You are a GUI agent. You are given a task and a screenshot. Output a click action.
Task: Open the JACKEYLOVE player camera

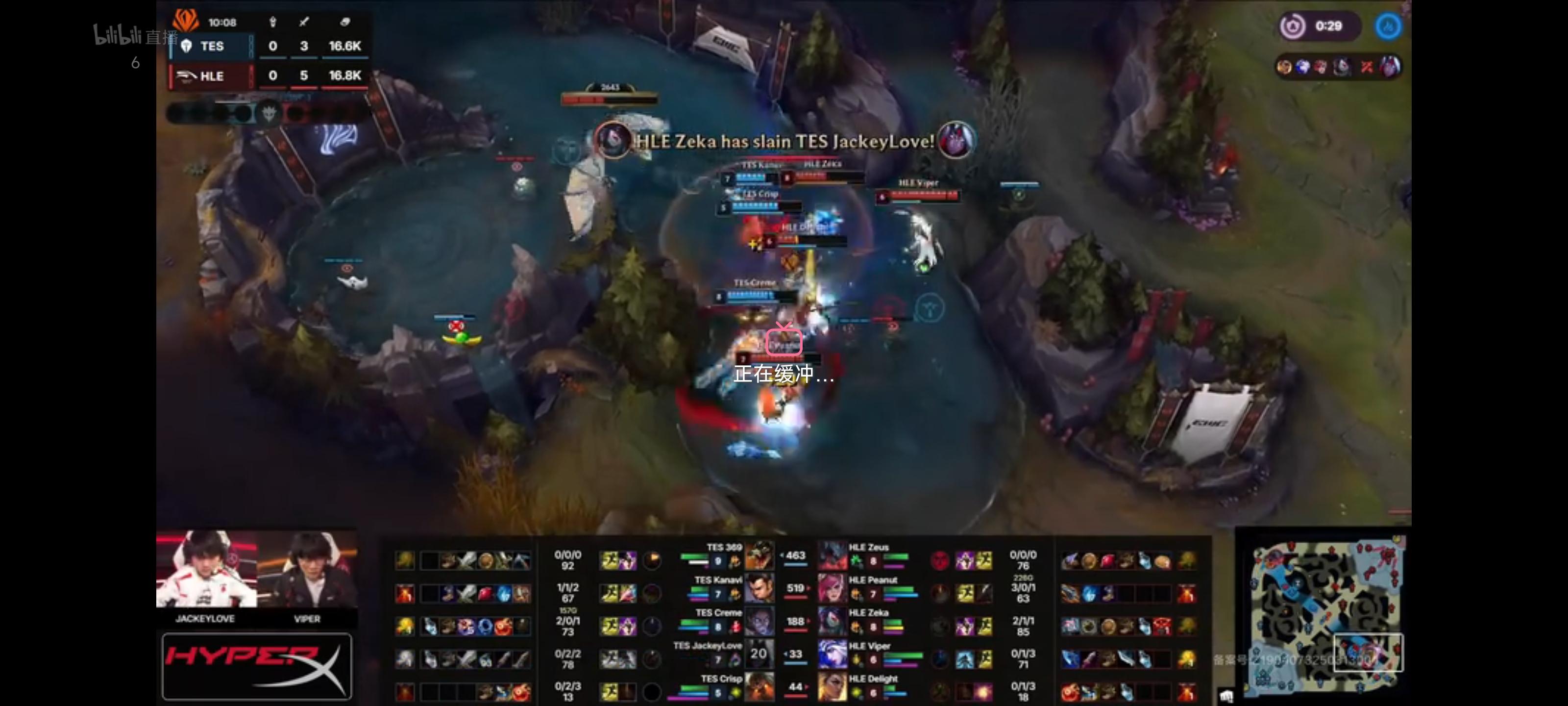click(206, 570)
